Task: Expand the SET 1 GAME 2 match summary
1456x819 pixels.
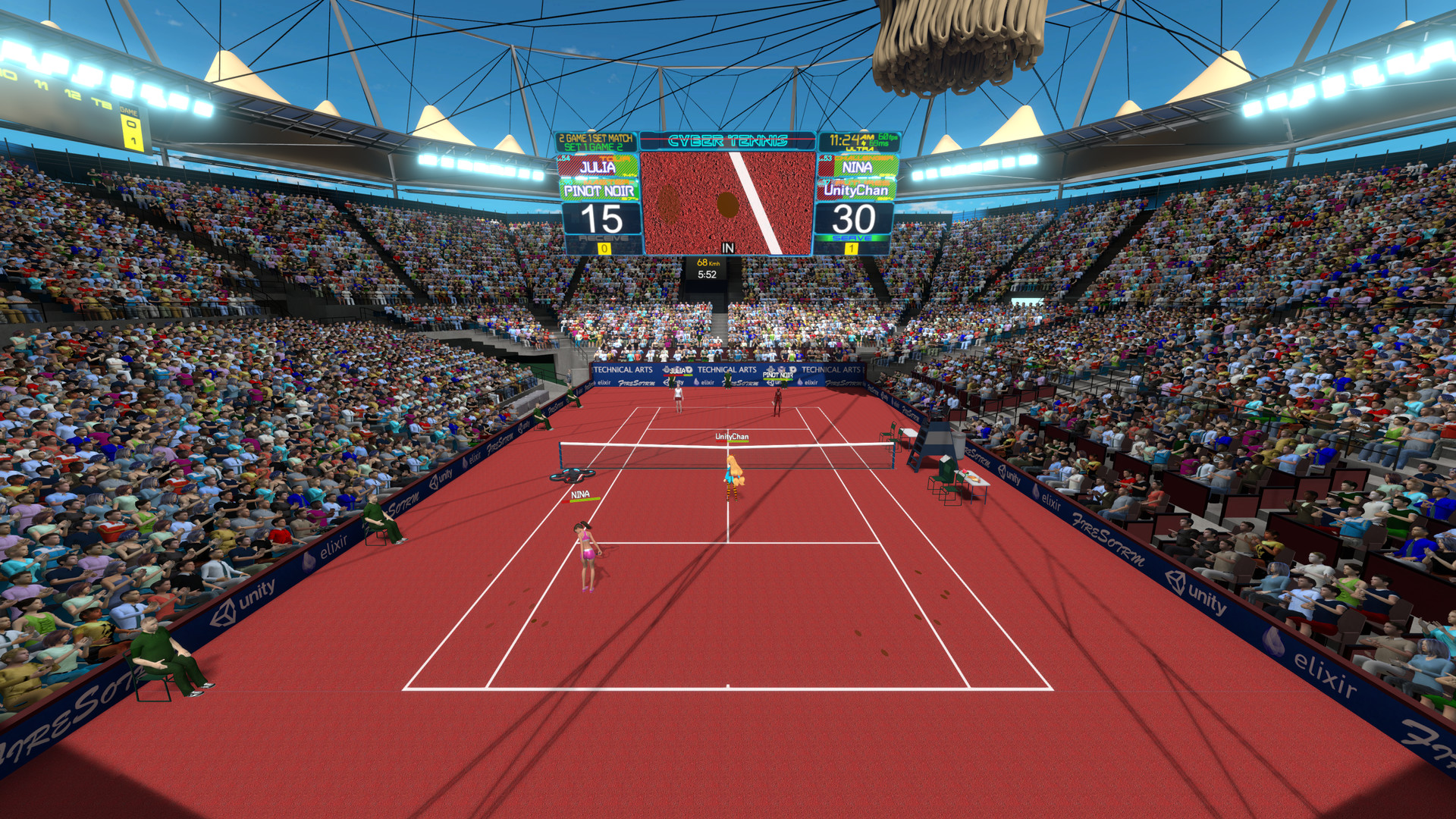Action: click(593, 147)
